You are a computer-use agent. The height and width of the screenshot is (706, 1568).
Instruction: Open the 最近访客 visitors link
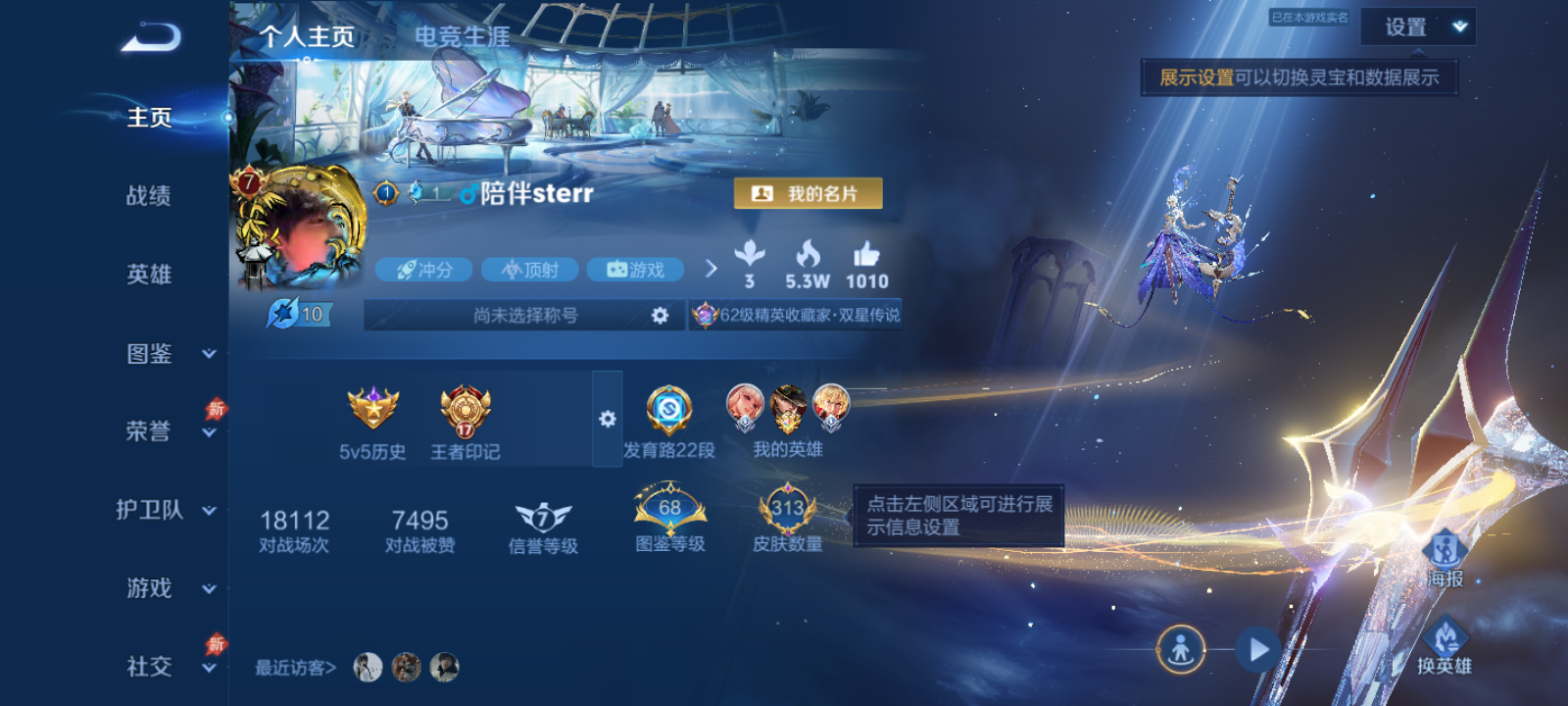coord(293,666)
